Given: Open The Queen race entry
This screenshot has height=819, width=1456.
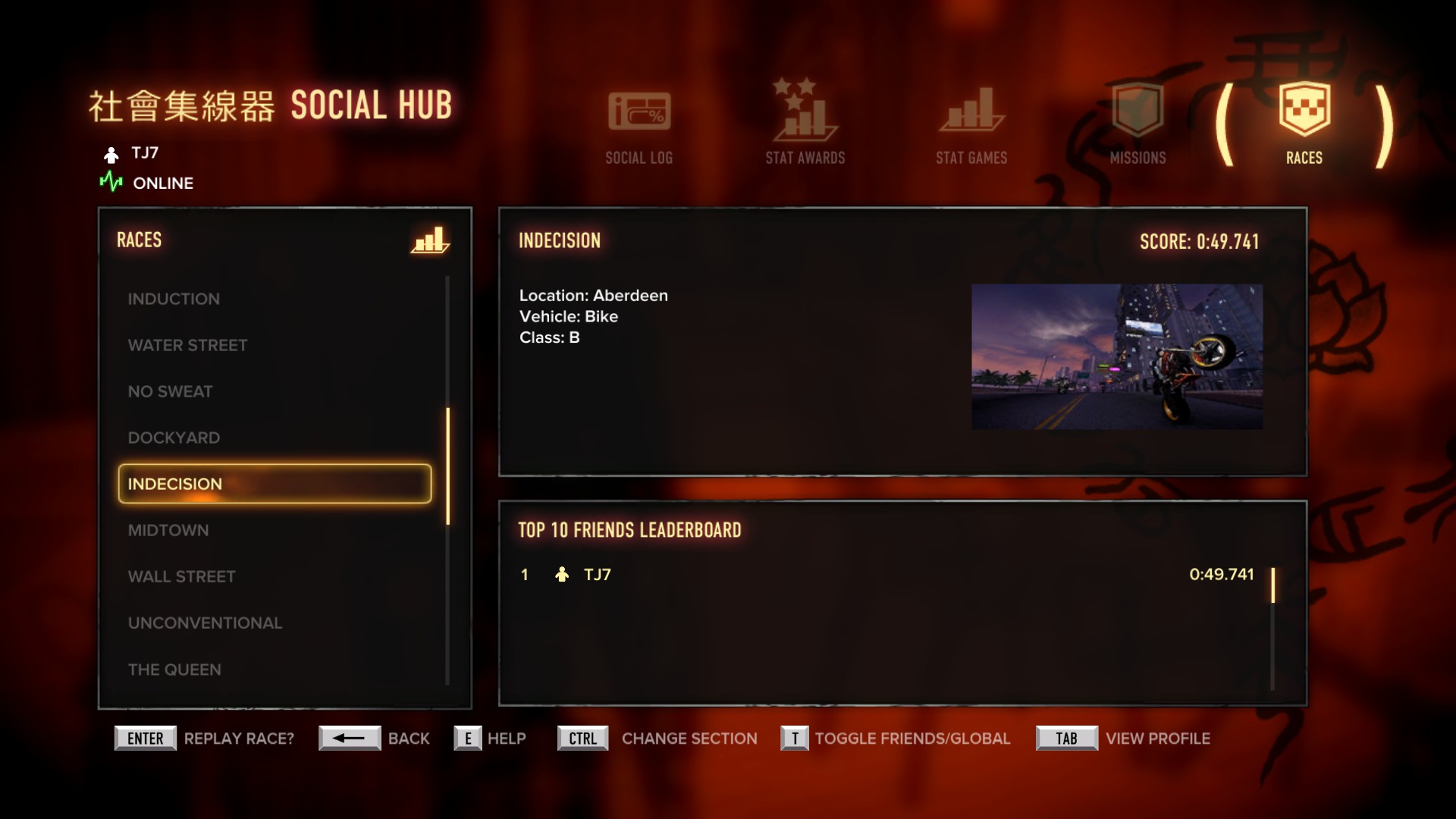Looking at the screenshot, I should (x=174, y=670).
